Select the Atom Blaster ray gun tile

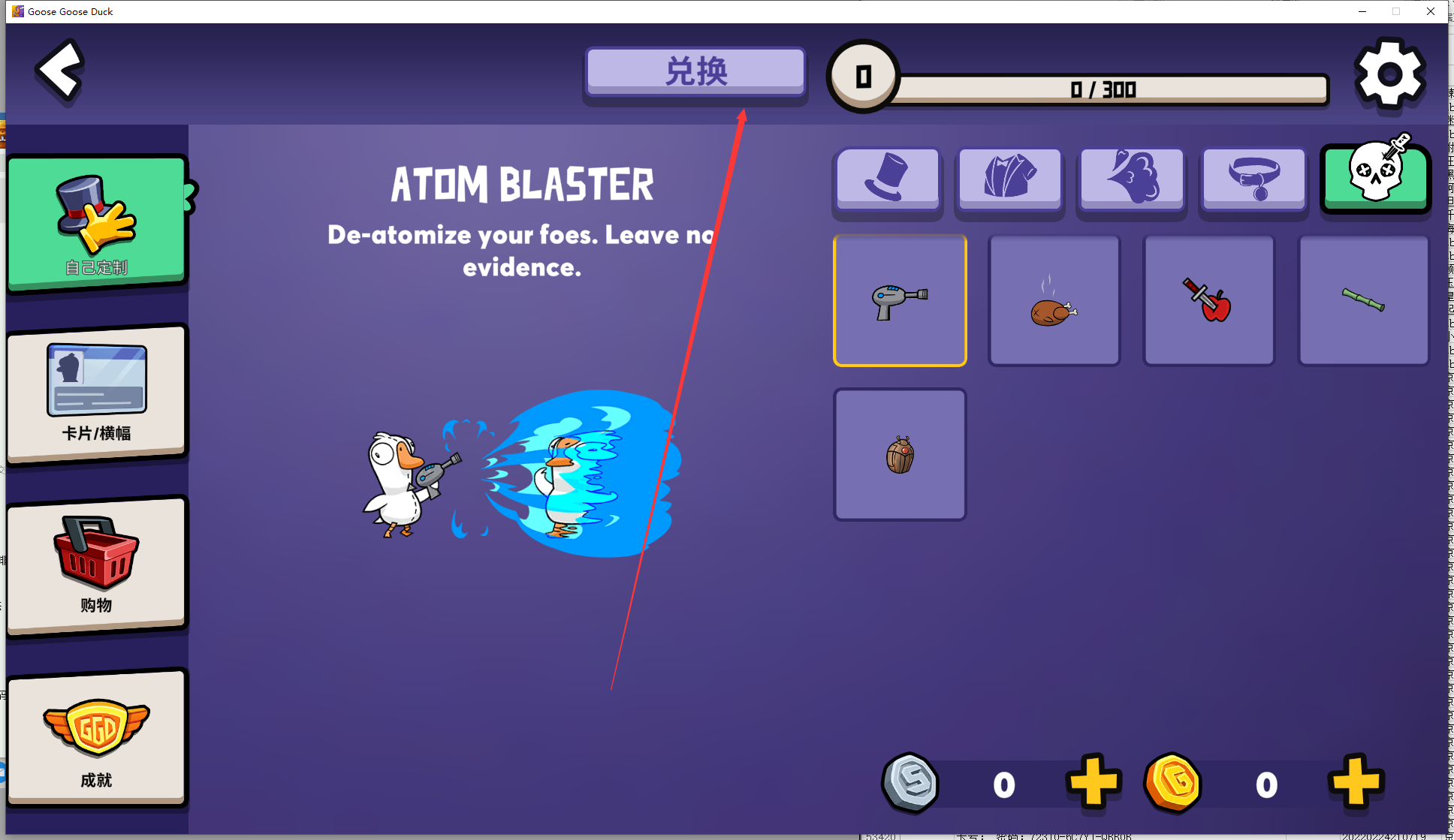(900, 300)
